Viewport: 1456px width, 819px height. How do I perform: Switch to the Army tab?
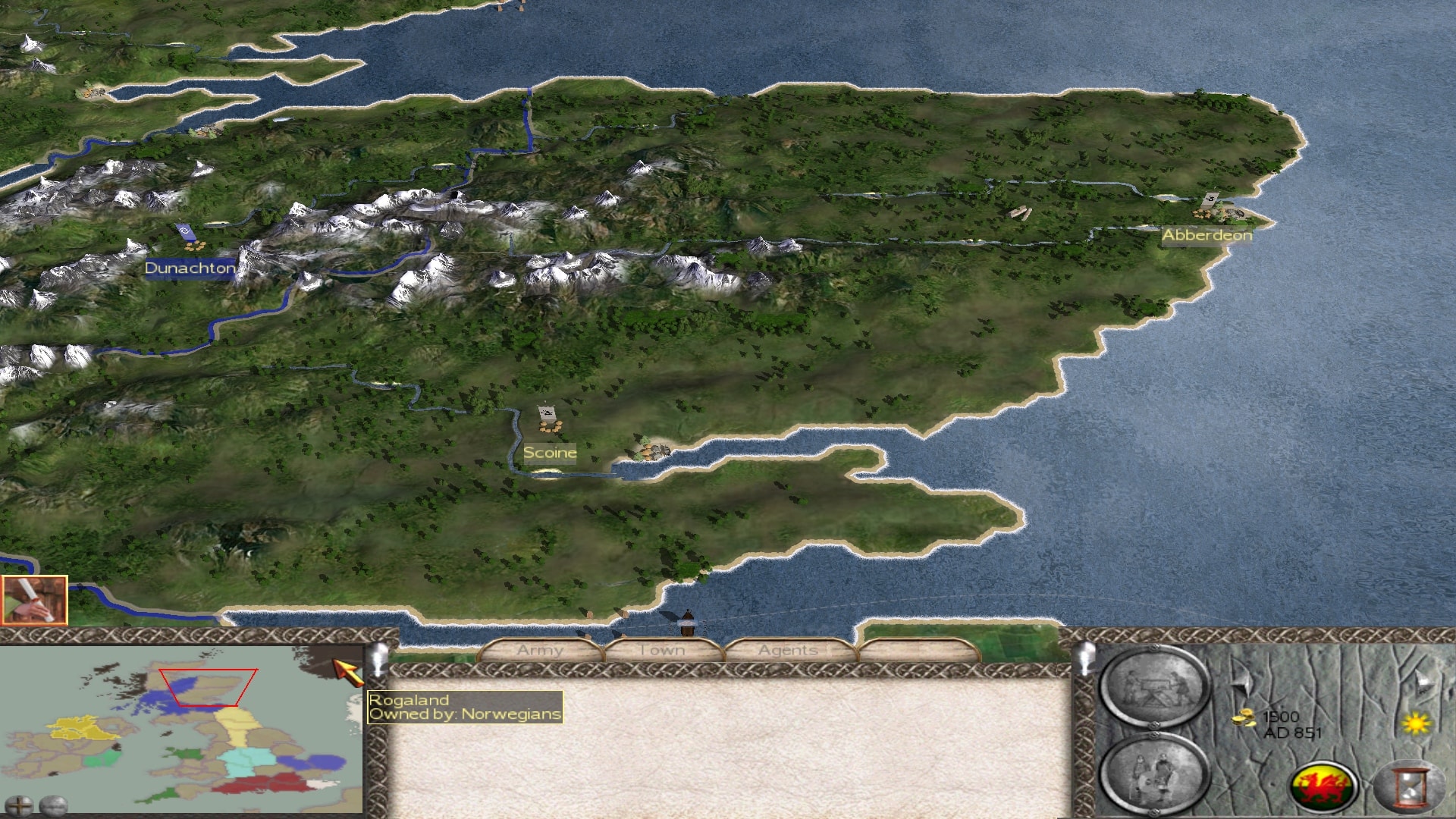tap(540, 650)
